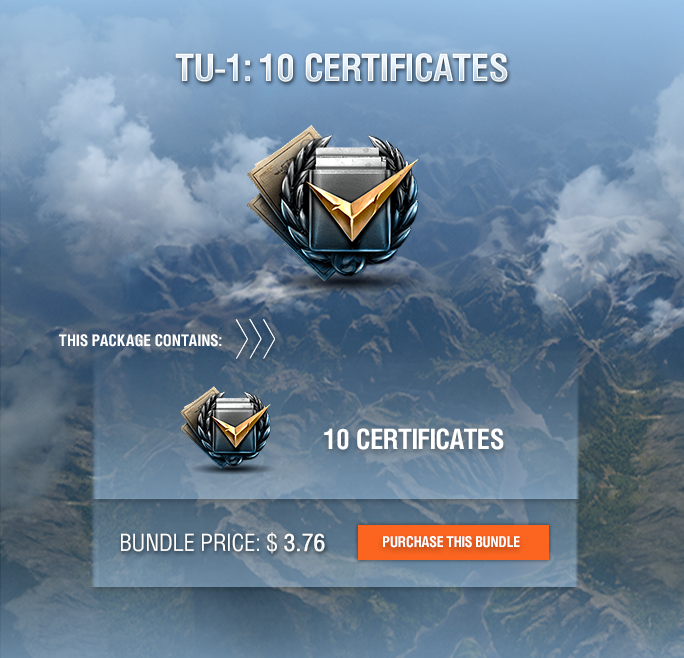Select the 10 Certificates package item icon
Screen dimensions: 684x658
coord(225,427)
